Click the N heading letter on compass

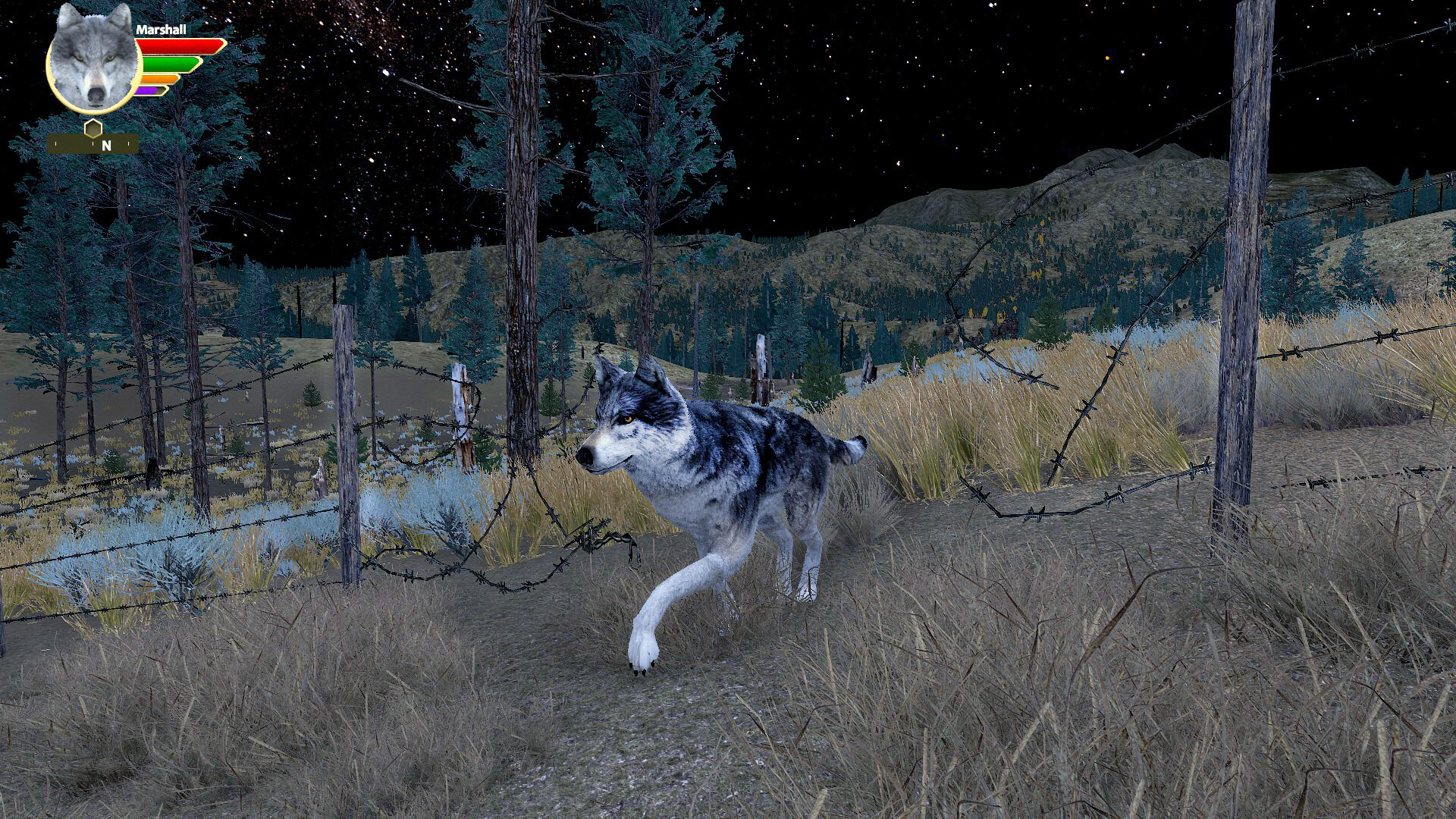[106, 146]
